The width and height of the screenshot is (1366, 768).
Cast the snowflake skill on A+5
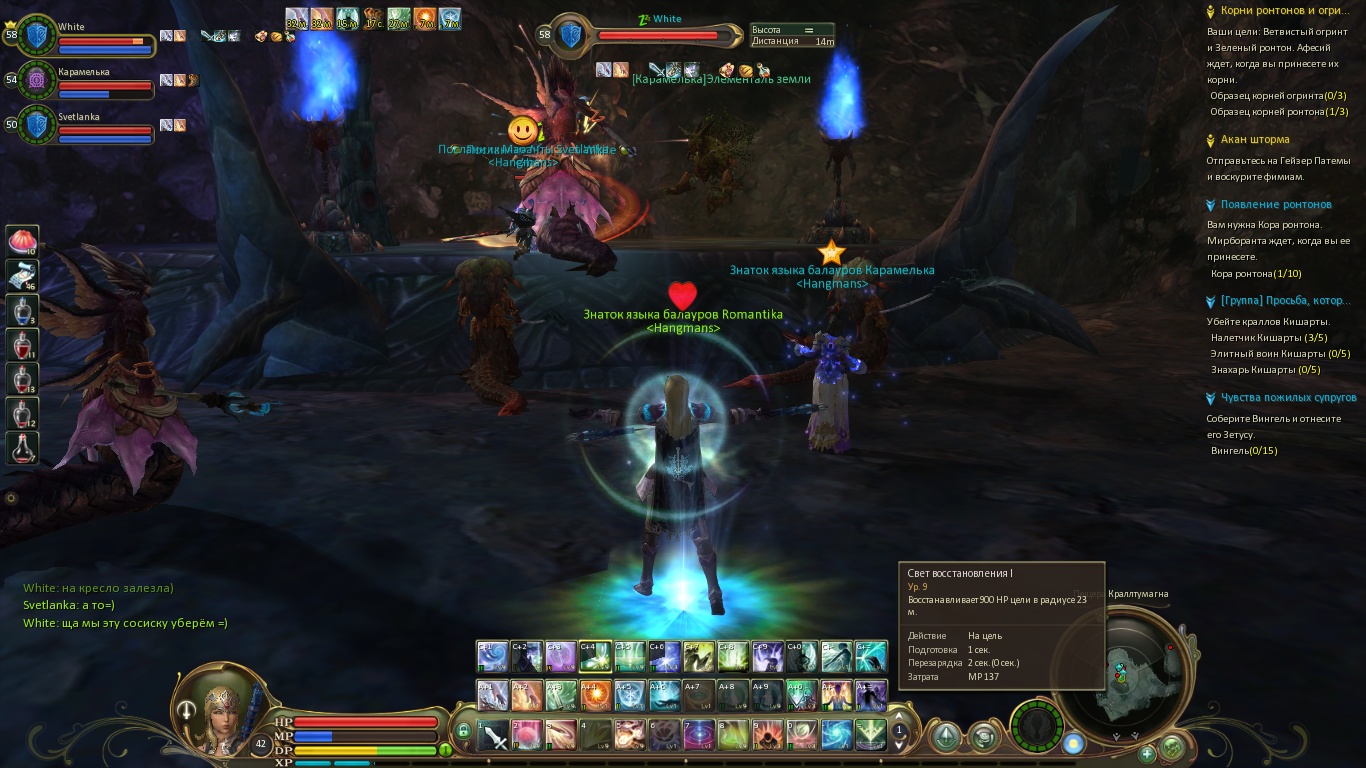(629, 695)
